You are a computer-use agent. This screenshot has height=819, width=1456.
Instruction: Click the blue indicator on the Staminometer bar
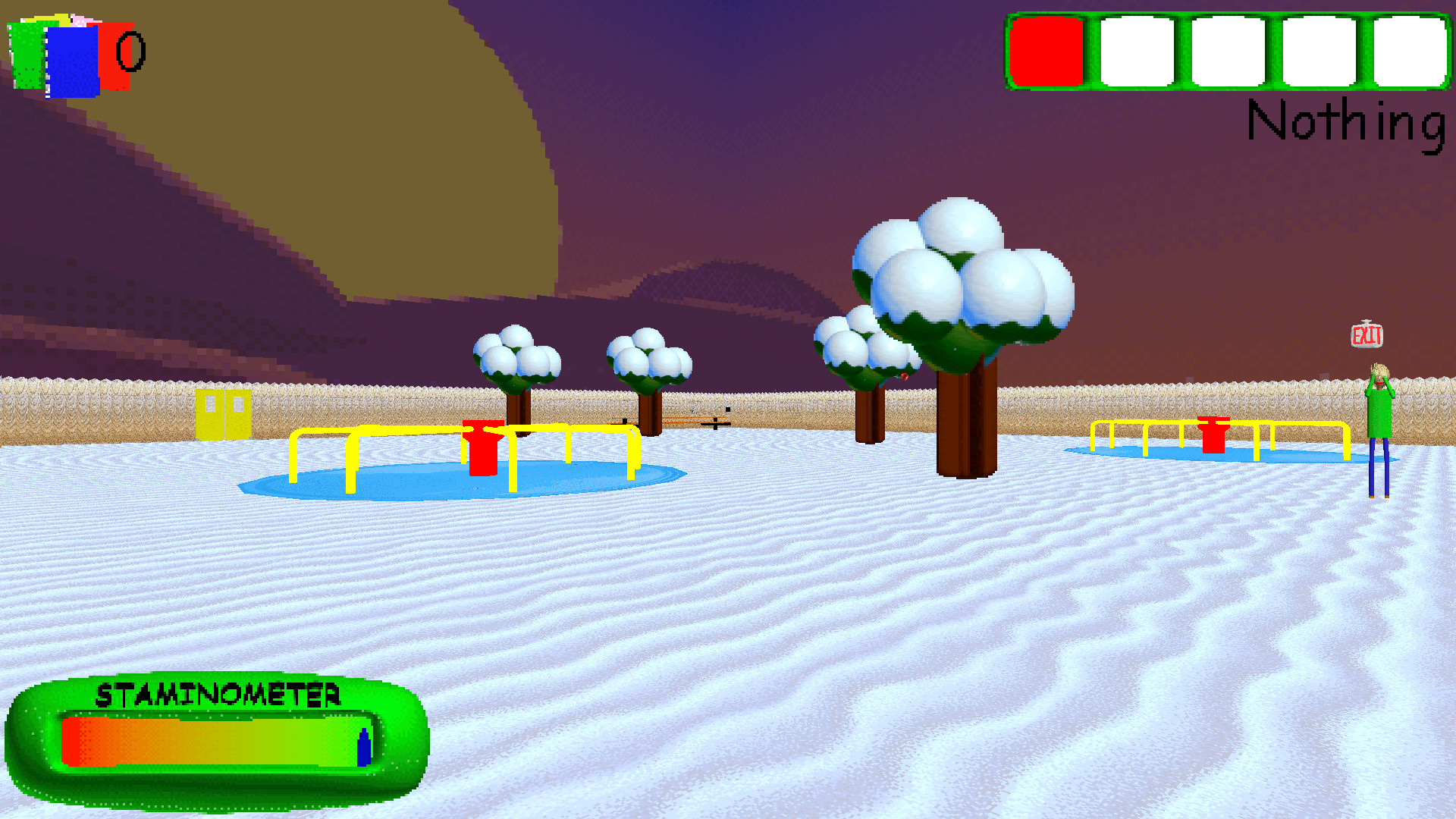[362, 747]
